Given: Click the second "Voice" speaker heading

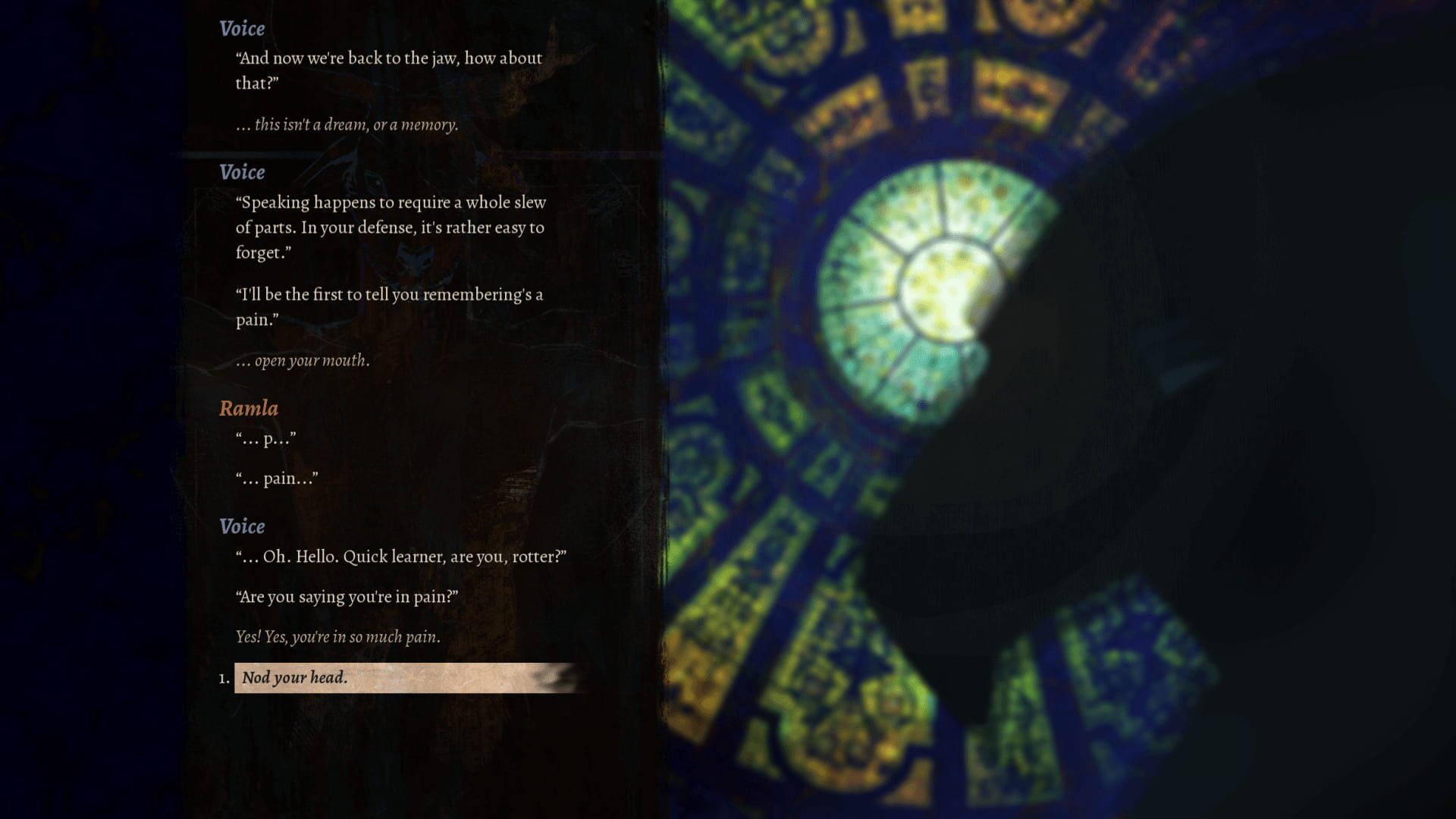Looking at the screenshot, I should [243, 171].
